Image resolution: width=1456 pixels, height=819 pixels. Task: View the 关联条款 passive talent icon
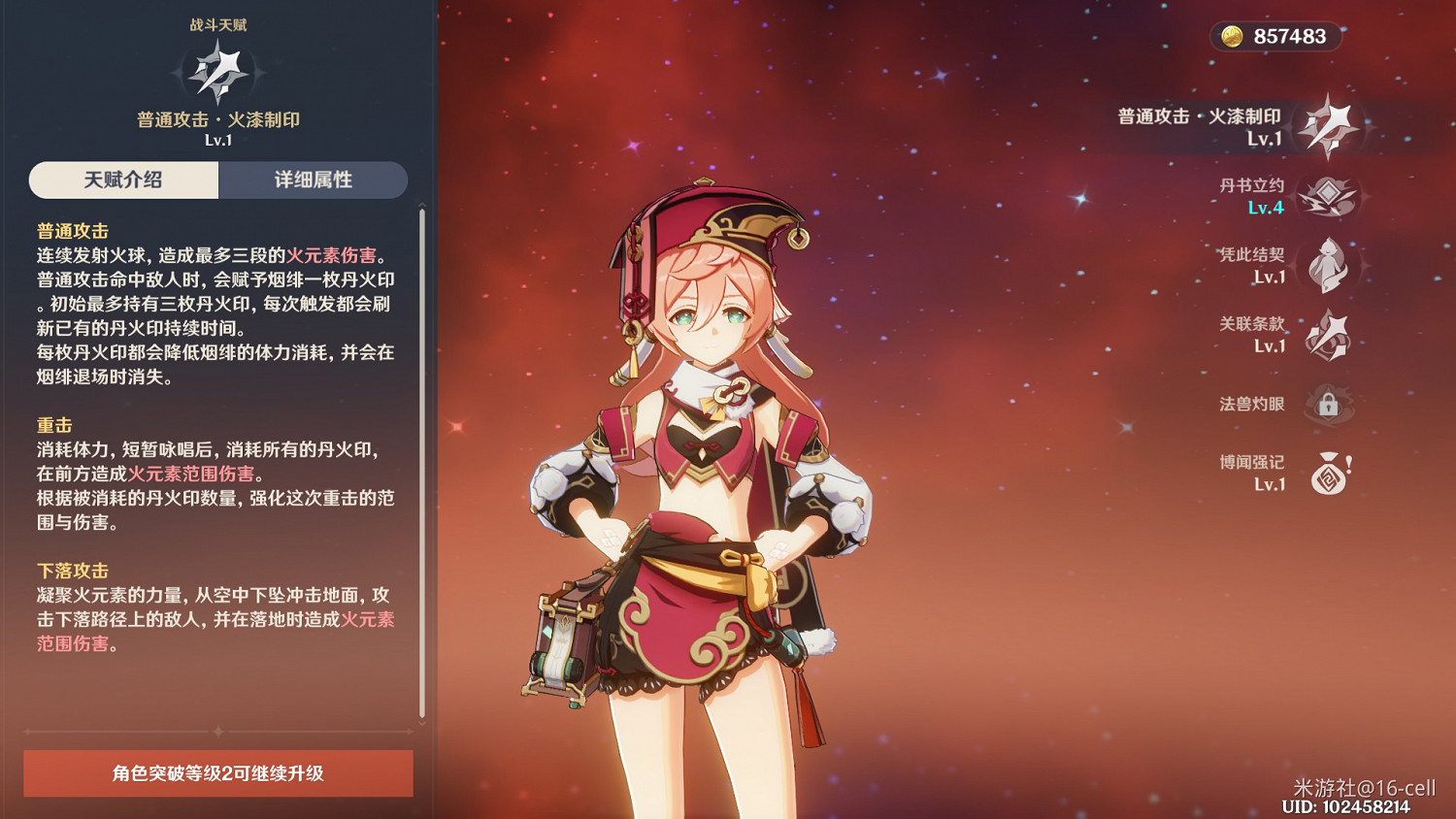[1332, 335]
